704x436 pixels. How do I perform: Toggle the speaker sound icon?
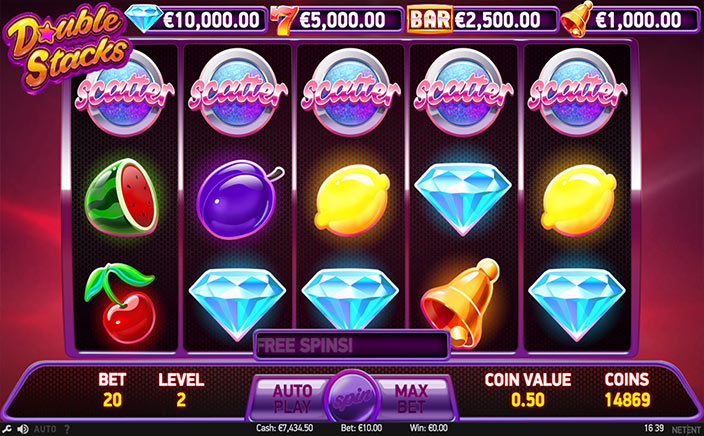[22, 429]
